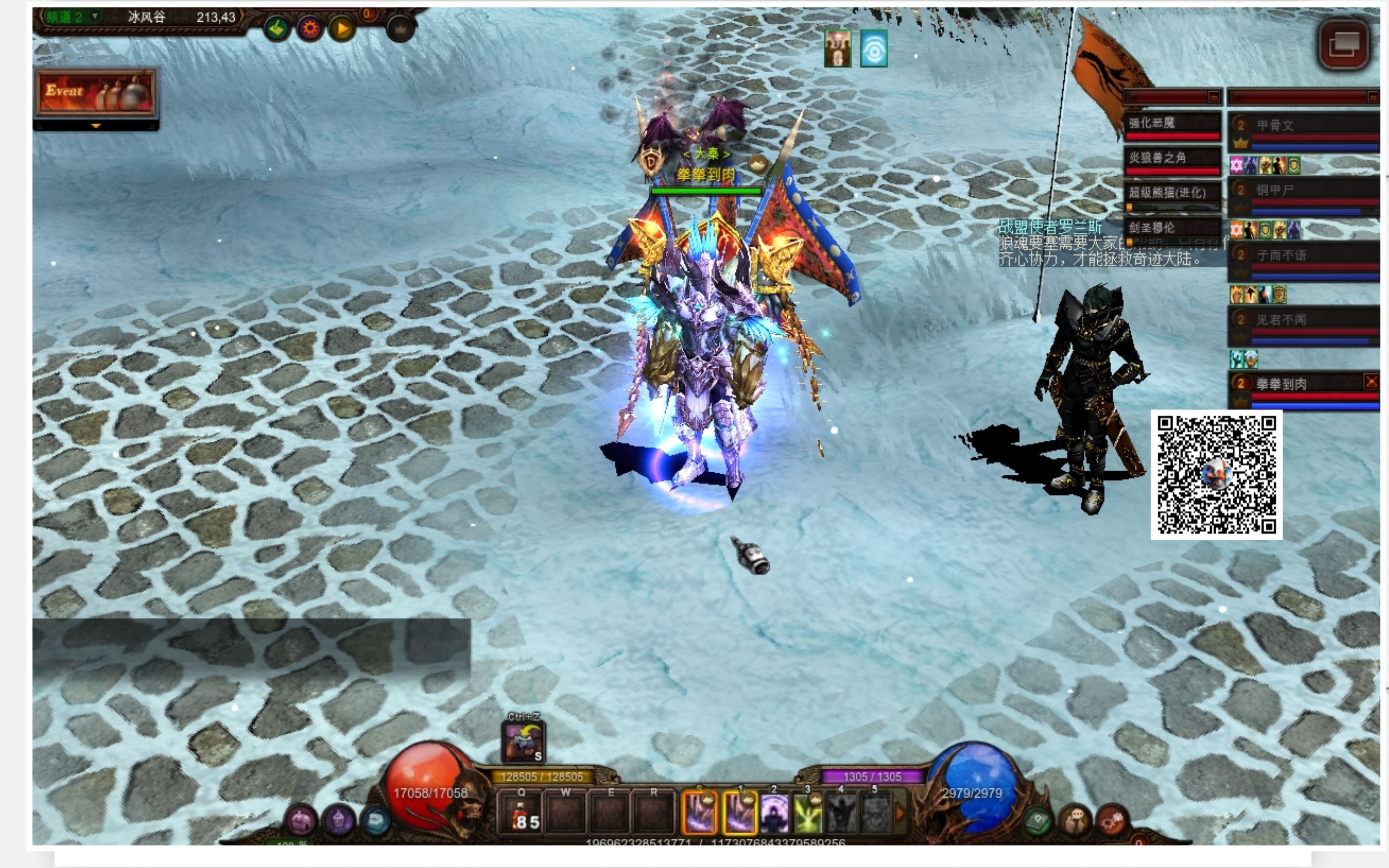Screen dimensions: 1389x868
Task: Expand the yellow arrow under Event banner
Action: [96, 125]
